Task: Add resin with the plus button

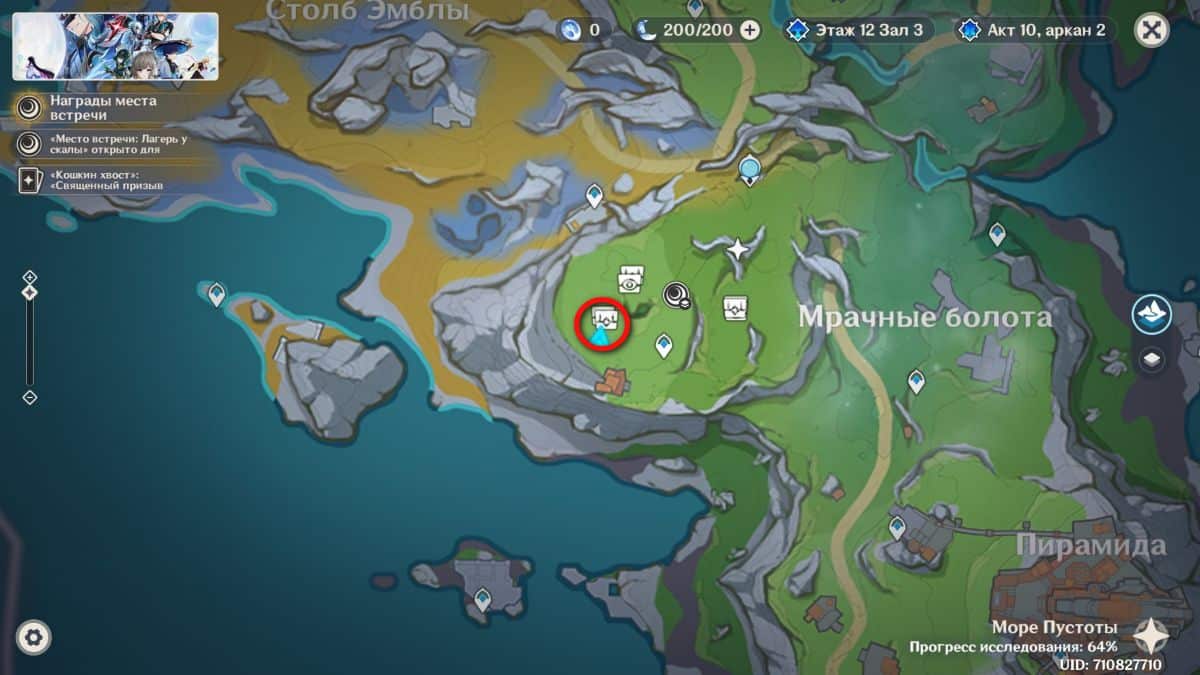Action: coord(749,30)
